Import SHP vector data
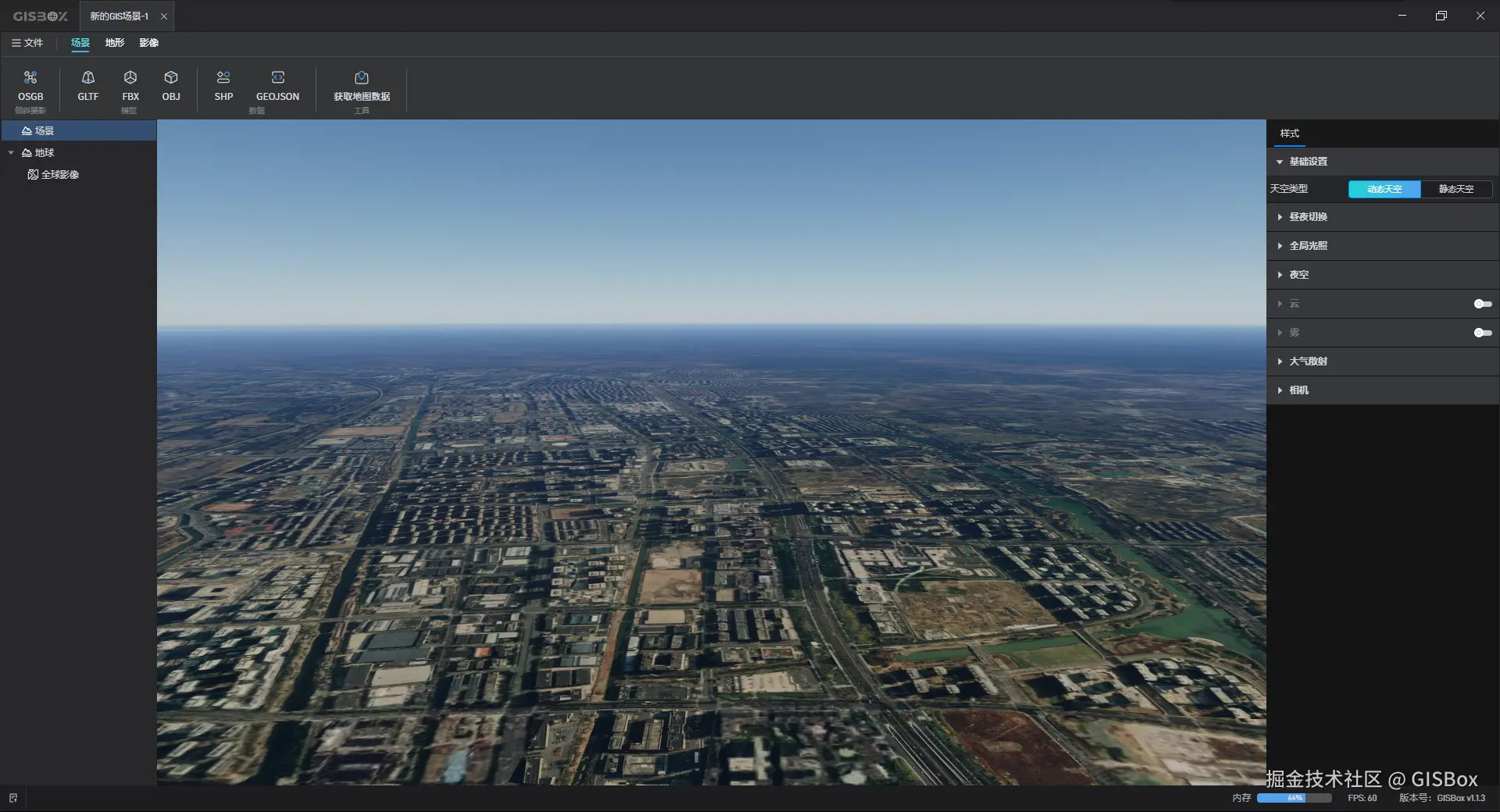This screenshot has width=1500, height=812. 223,86
